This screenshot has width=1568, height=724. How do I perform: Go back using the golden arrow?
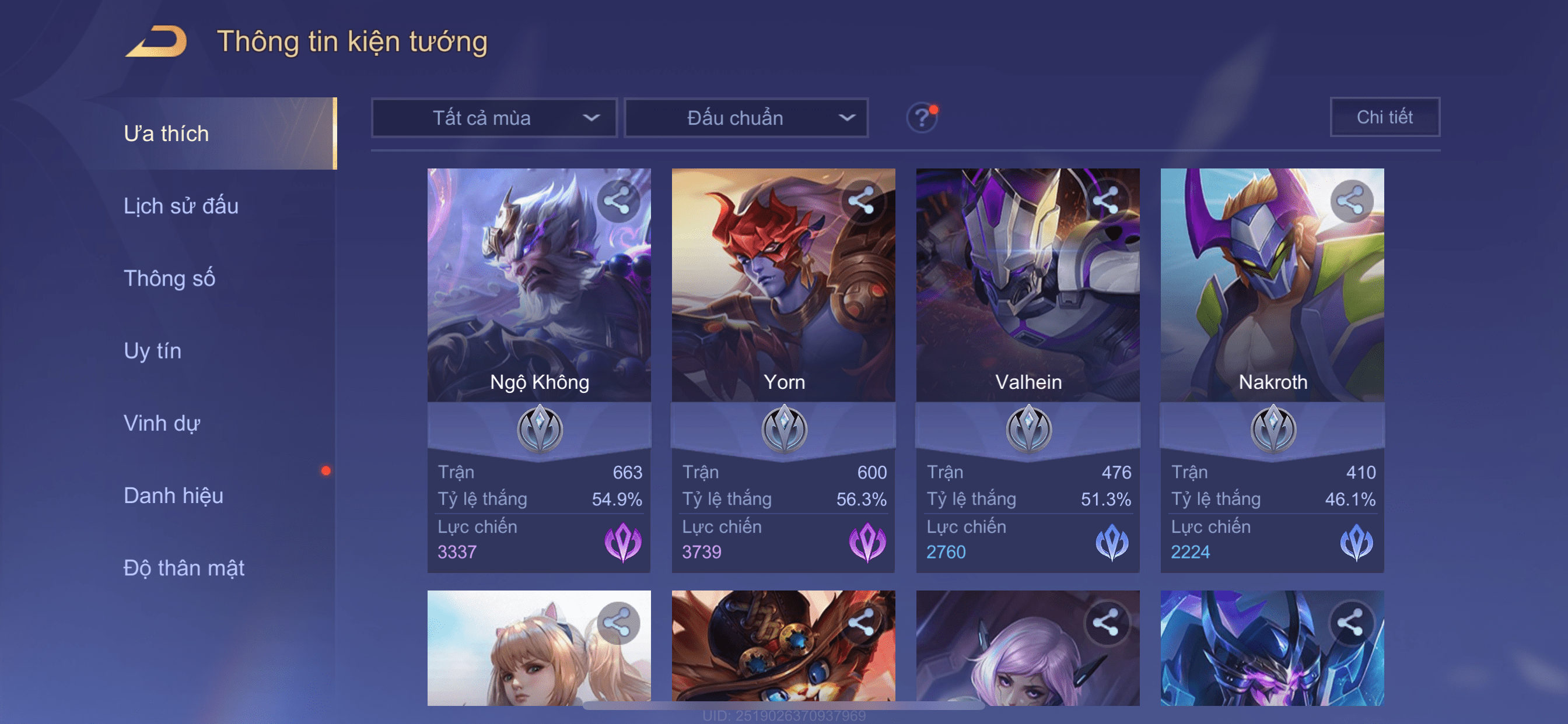pos(156,42)
